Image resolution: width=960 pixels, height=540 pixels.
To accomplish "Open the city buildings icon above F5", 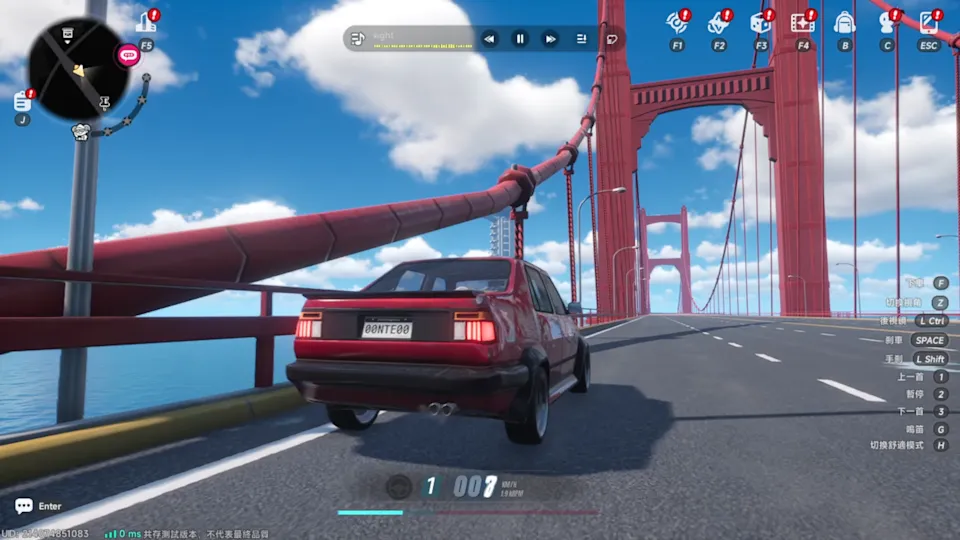I will point(147,22).
